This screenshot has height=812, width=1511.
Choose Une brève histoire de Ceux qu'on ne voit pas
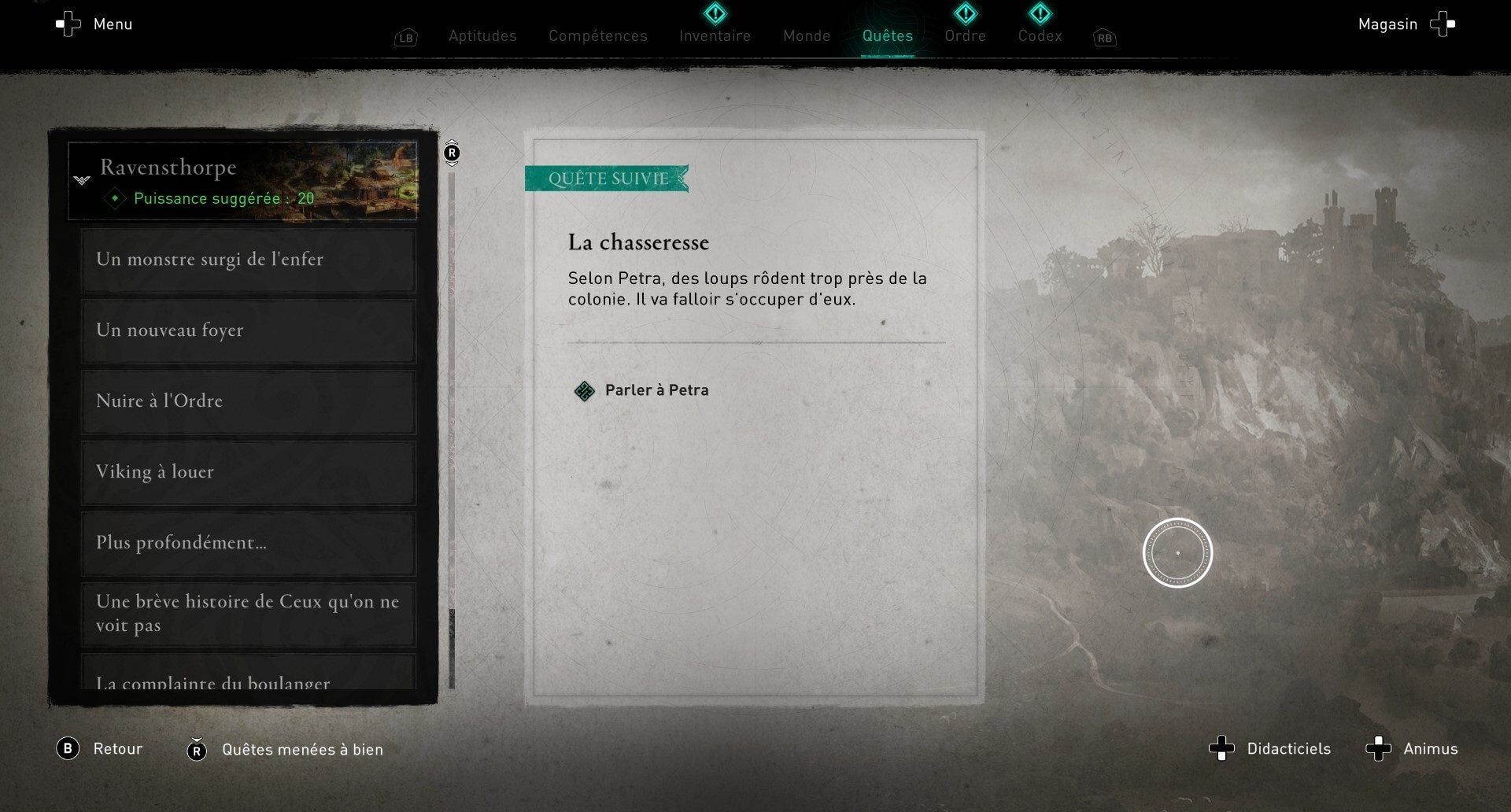[x=249, y=614]
